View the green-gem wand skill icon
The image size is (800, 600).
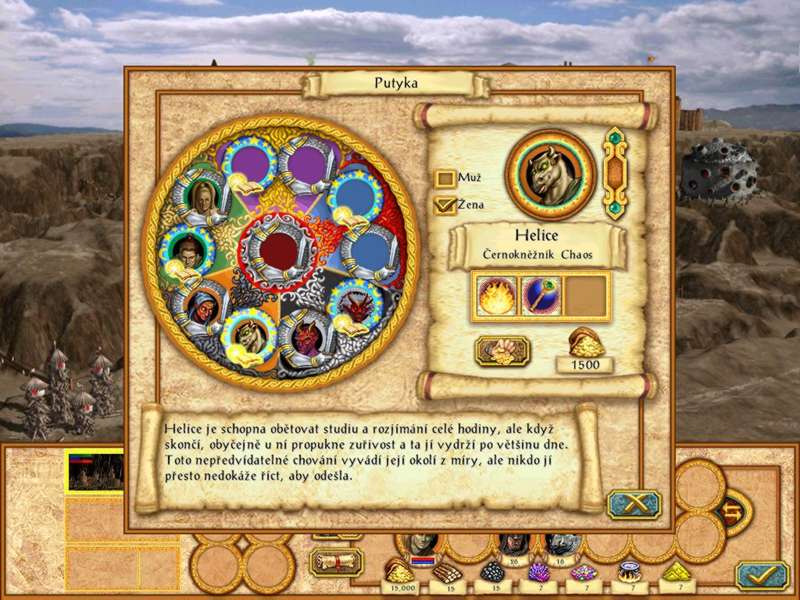541,297
